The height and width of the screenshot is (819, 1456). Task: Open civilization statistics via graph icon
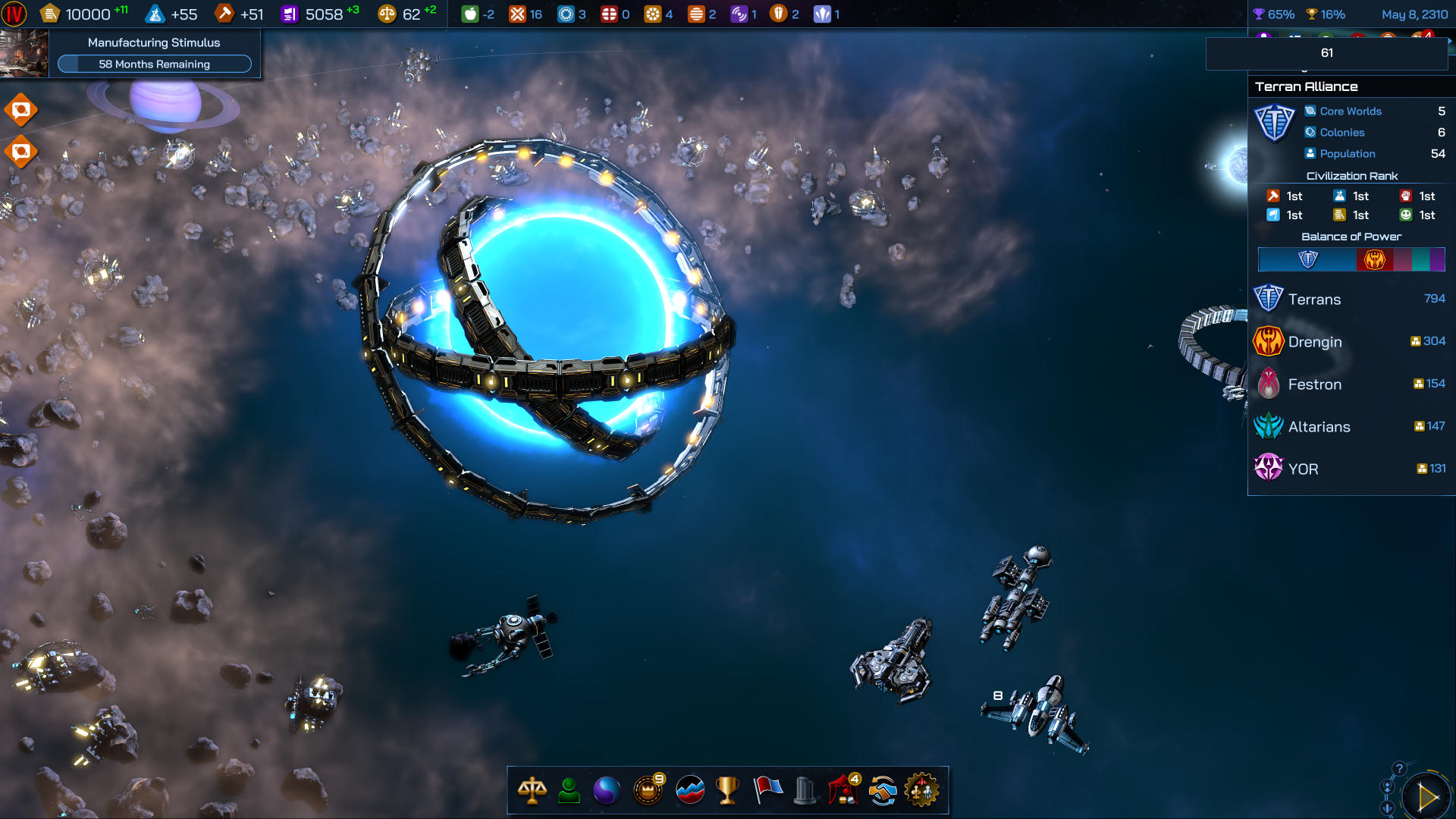click(x=689, y=789)
